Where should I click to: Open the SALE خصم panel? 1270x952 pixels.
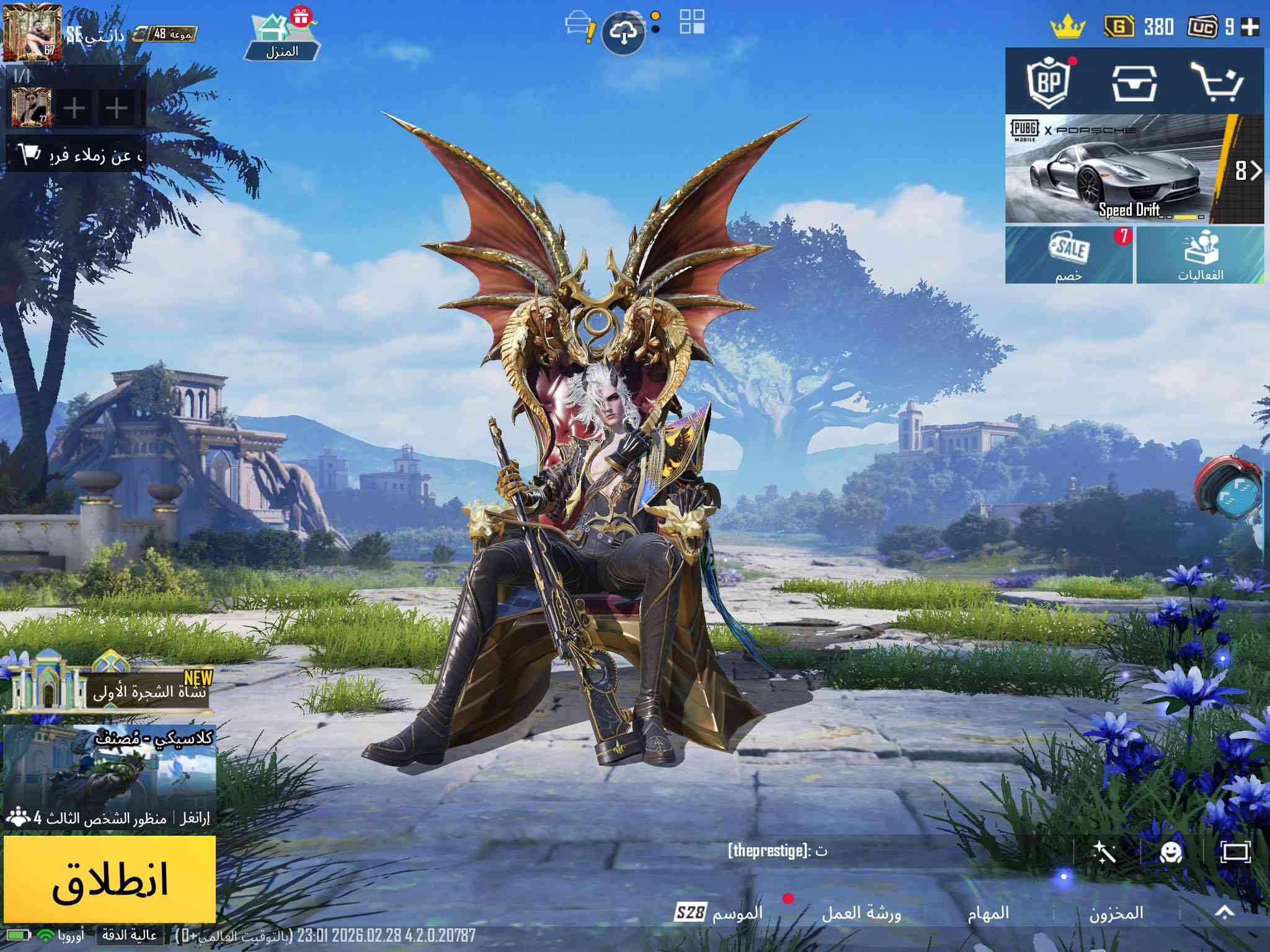[1069, 255]
